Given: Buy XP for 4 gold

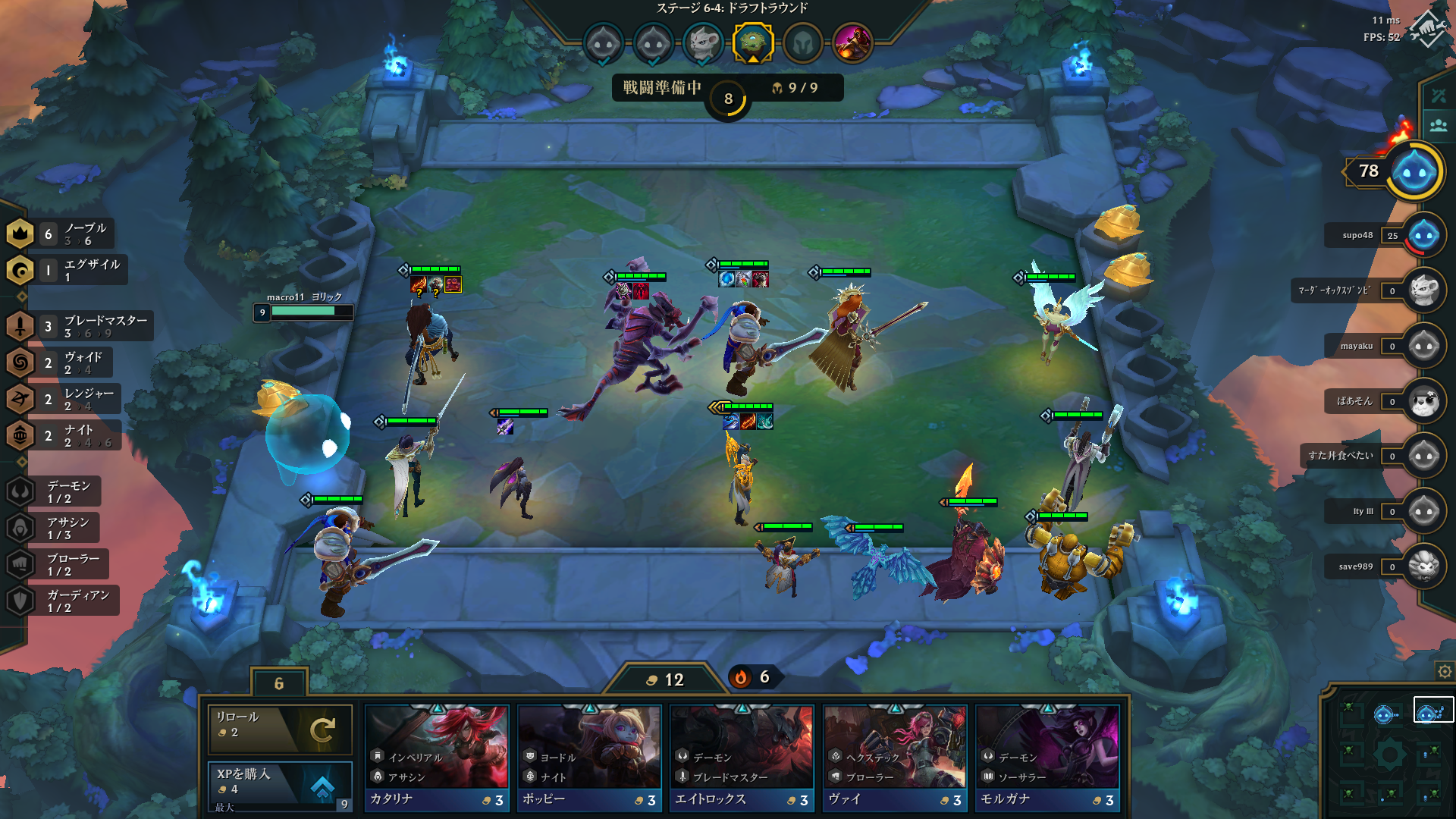Looking at the screenshot, I should pyautogui.click(x=280, y=783).
